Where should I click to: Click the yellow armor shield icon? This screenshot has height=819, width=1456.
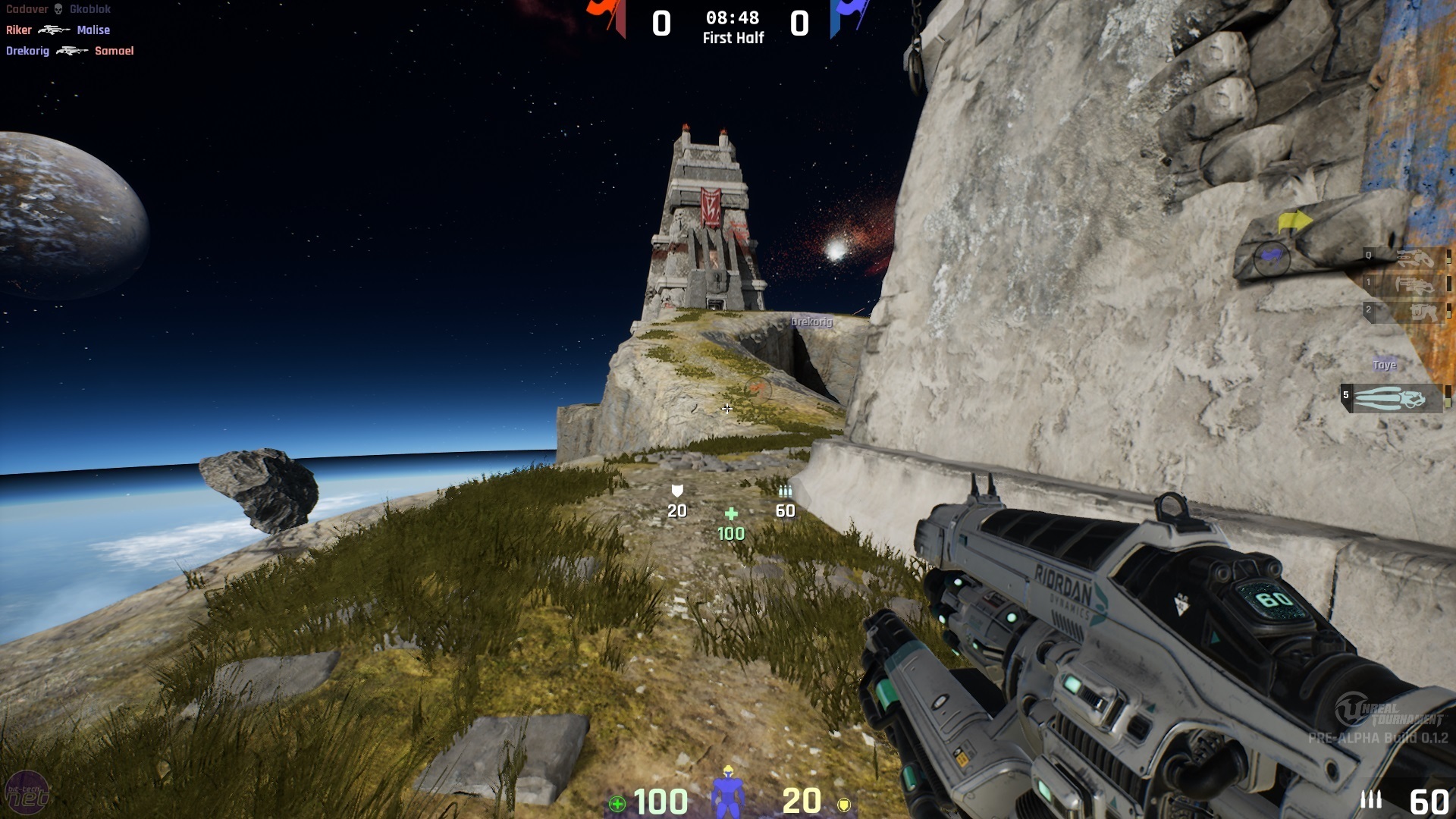(x=843, y=804)
